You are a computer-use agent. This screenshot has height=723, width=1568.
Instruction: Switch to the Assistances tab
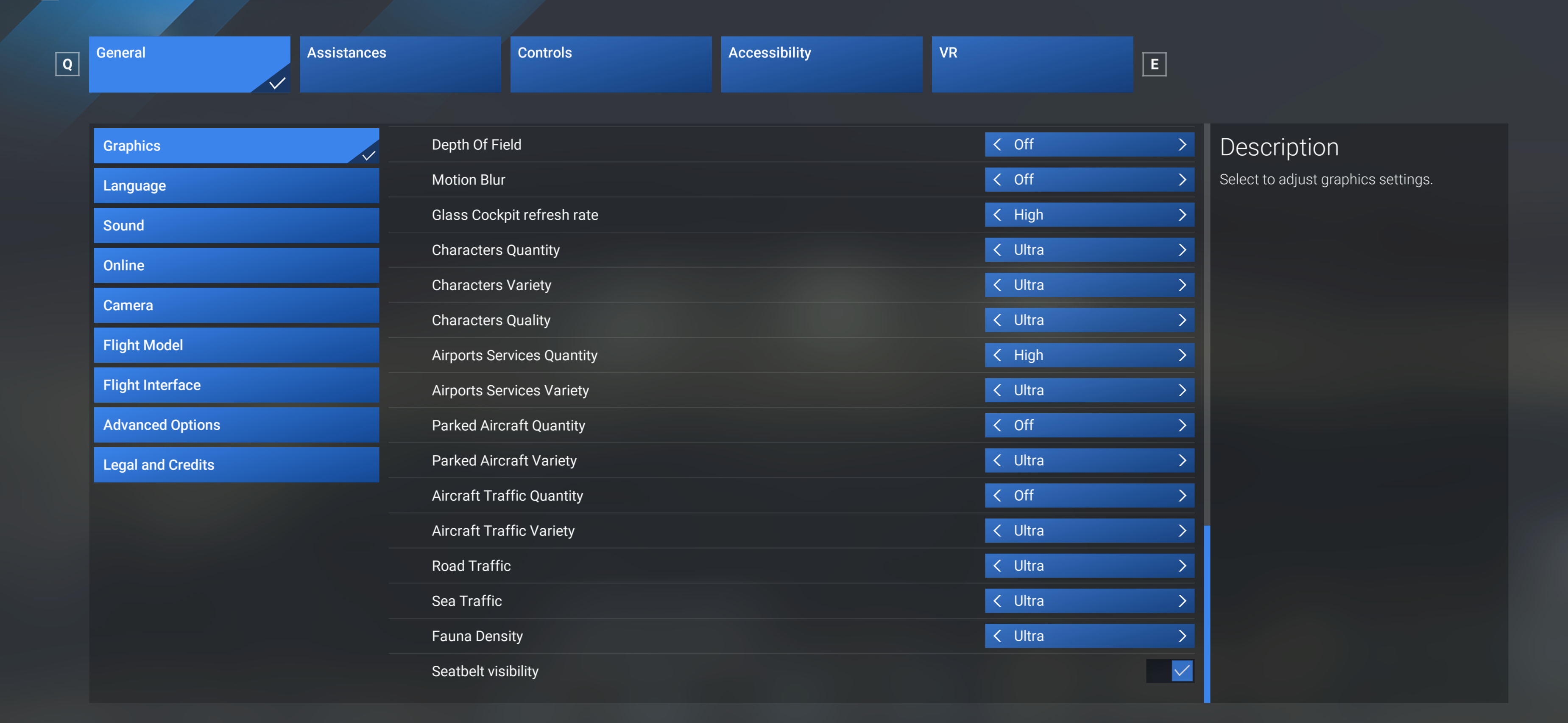pos(399,64)
